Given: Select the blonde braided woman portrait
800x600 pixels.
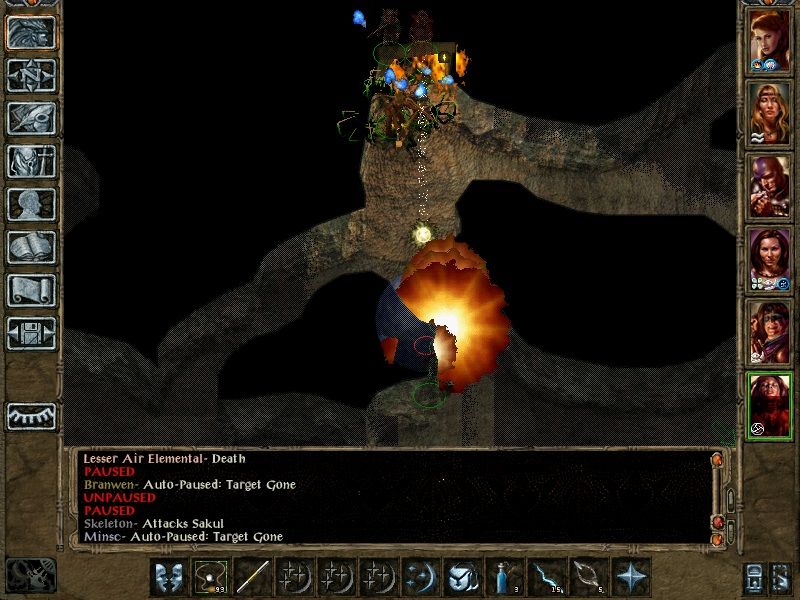Looking at the screenshot, I should (770, 113).
